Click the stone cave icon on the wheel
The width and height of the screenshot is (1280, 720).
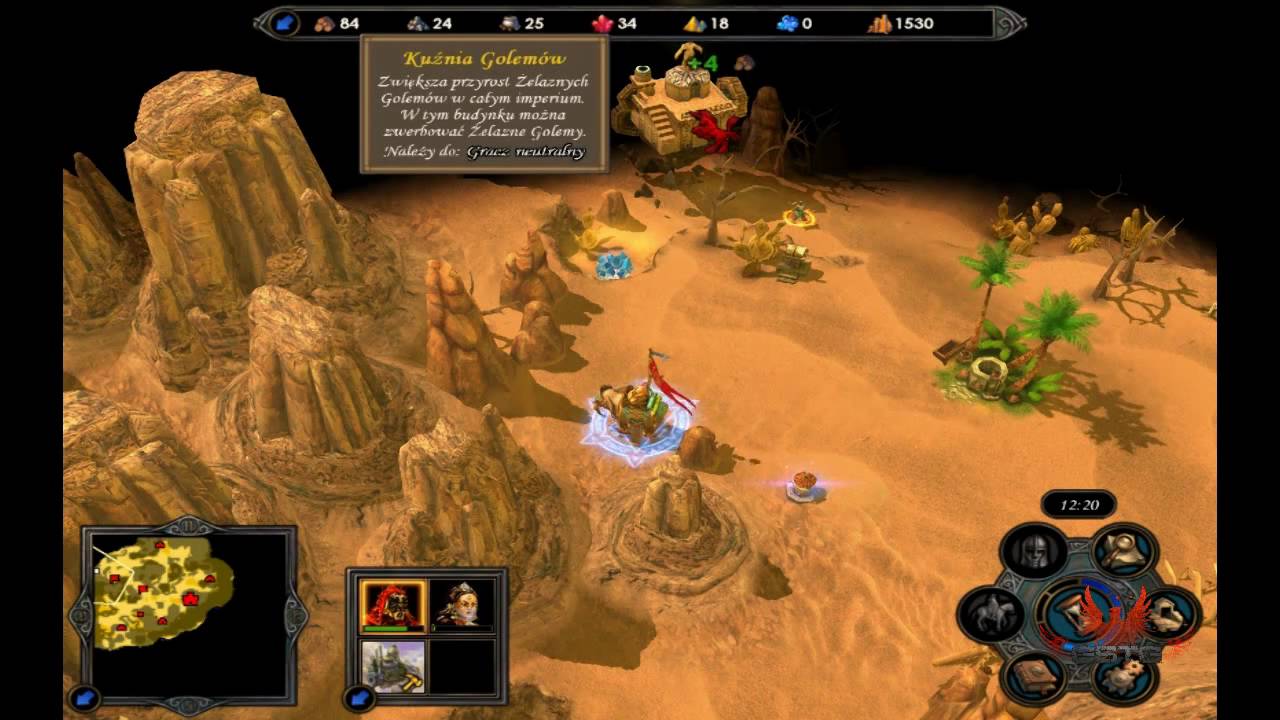(x=1166, y=614)
